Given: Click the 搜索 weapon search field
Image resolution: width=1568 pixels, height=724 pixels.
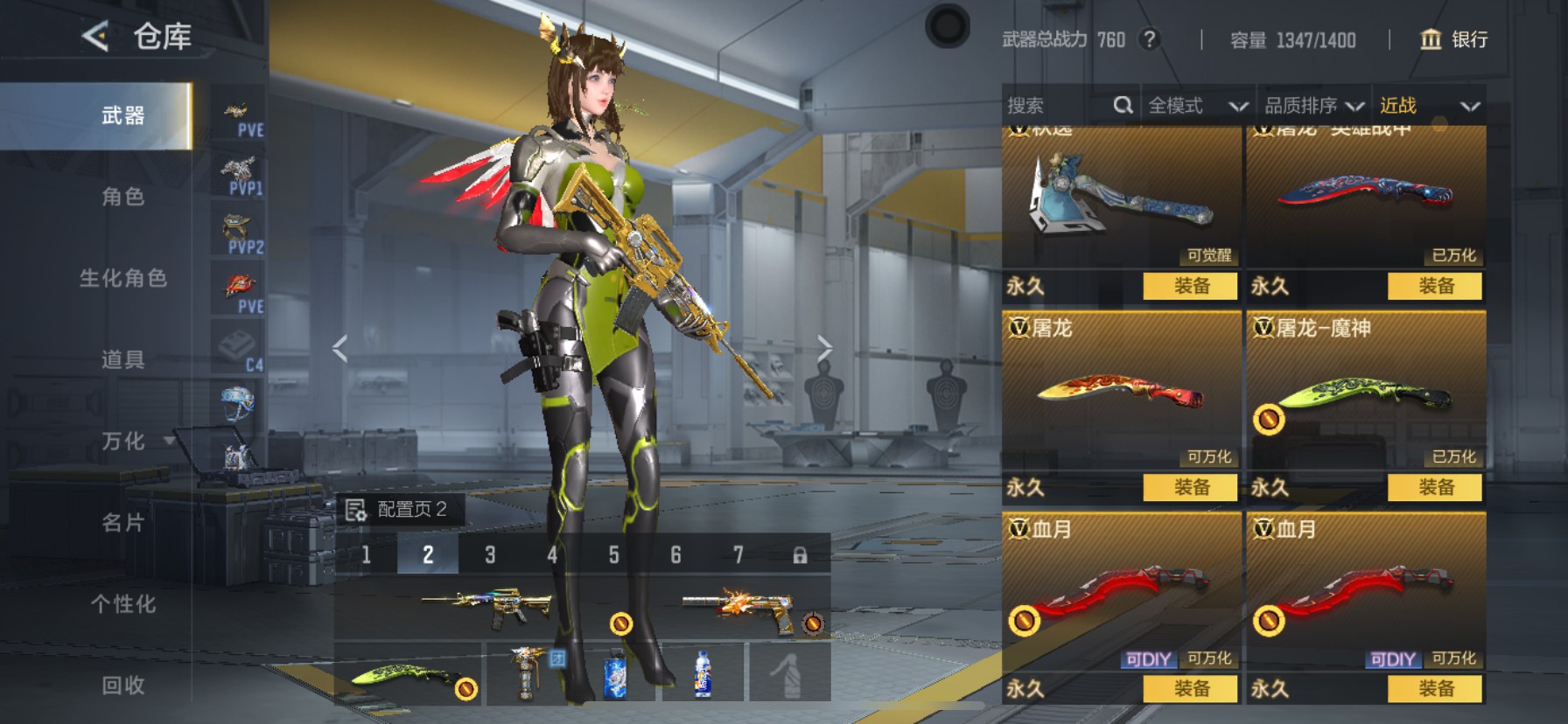Looking at the screenshot, I should (1057, 106).
